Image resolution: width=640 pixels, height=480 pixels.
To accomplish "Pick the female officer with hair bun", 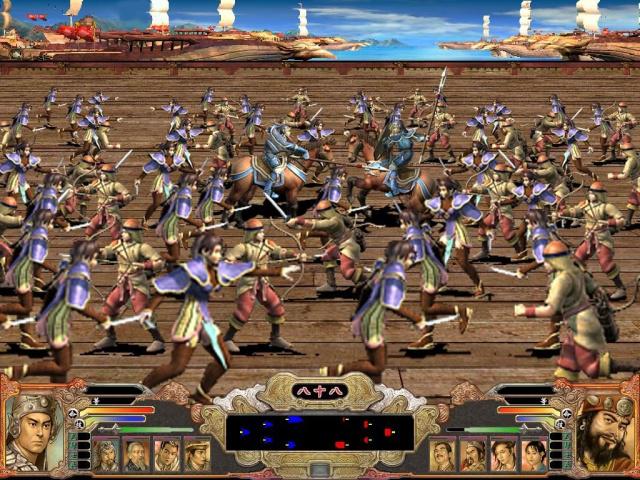I will pos(533,455).
